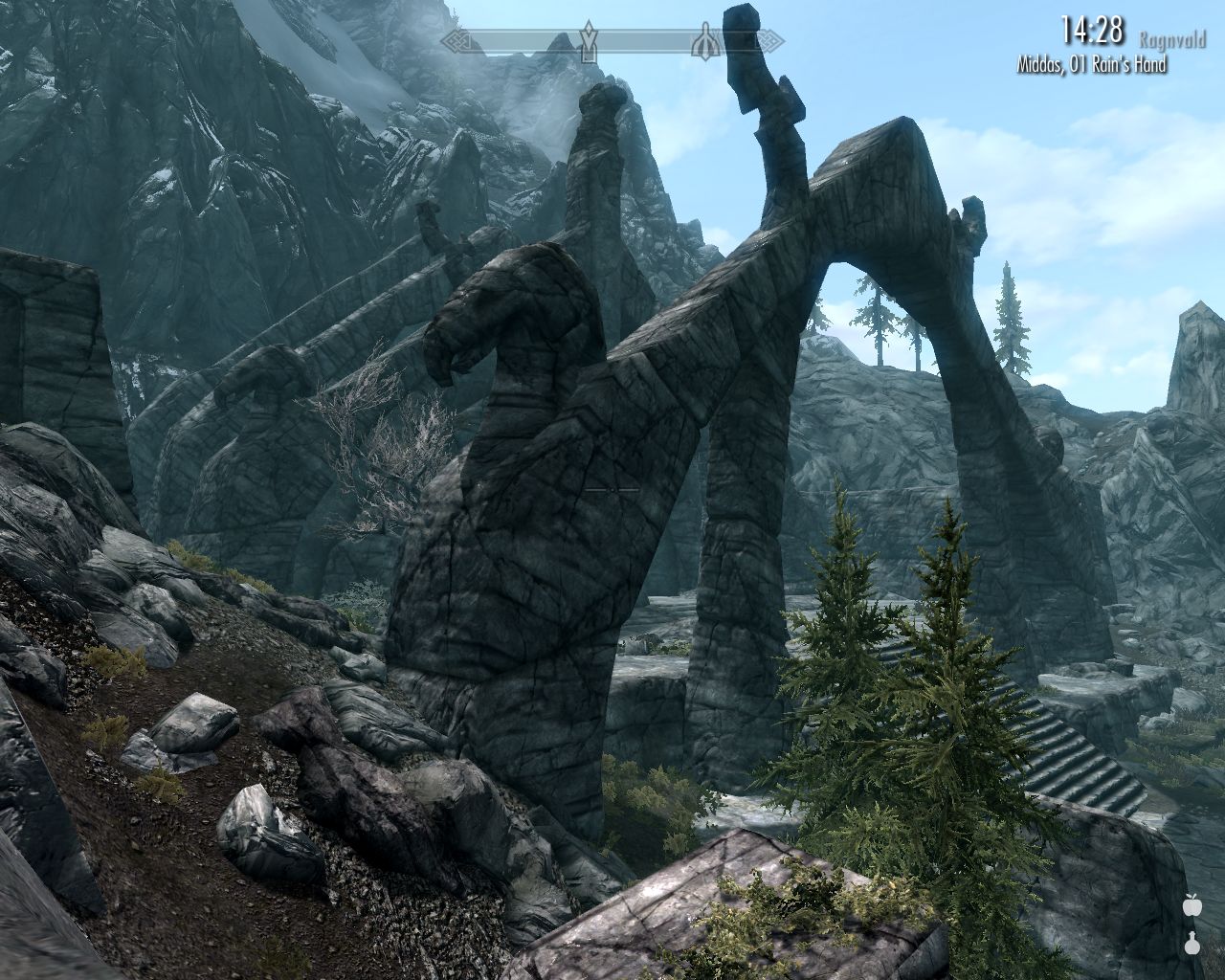Select the Nordic ruin compass marker

[705, 41]
